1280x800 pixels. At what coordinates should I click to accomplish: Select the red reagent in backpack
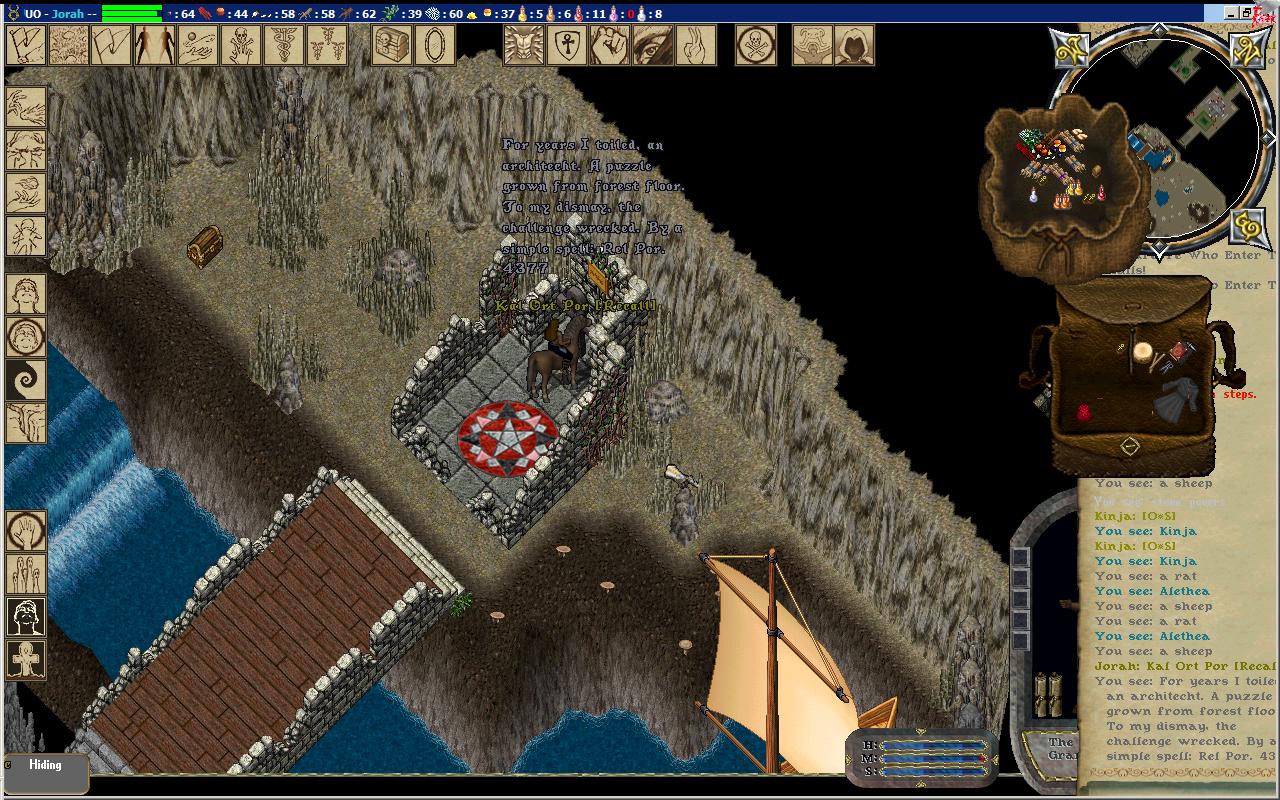pyautogui.click(x=1084, y=412)
